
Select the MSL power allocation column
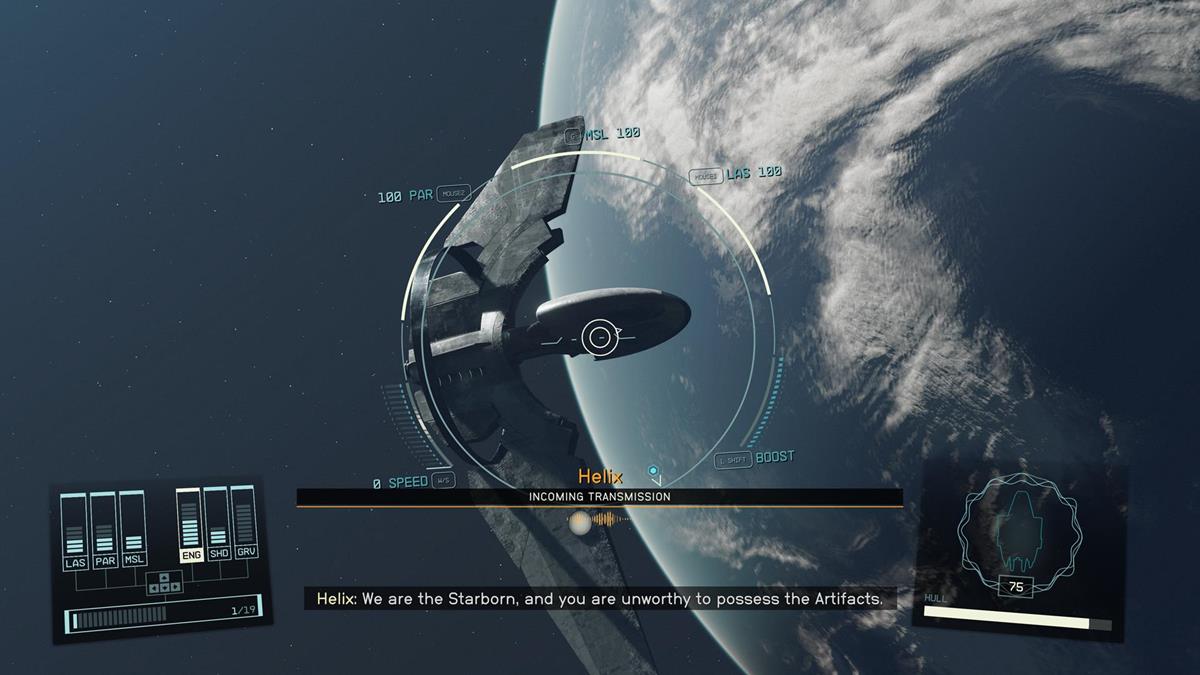pyautogui.click(x=132, y=528)
